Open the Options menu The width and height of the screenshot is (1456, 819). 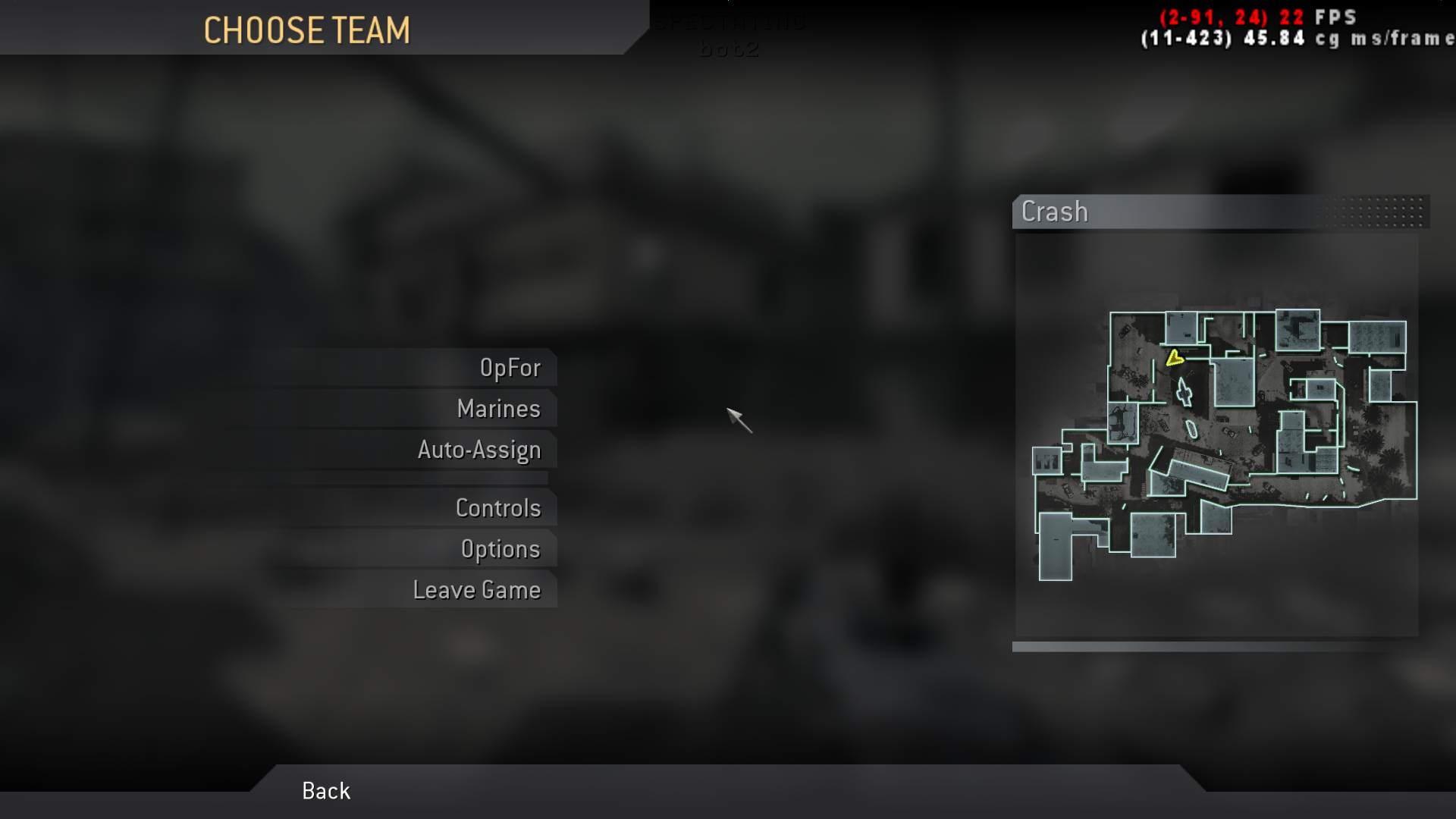(x=500, y=549)
